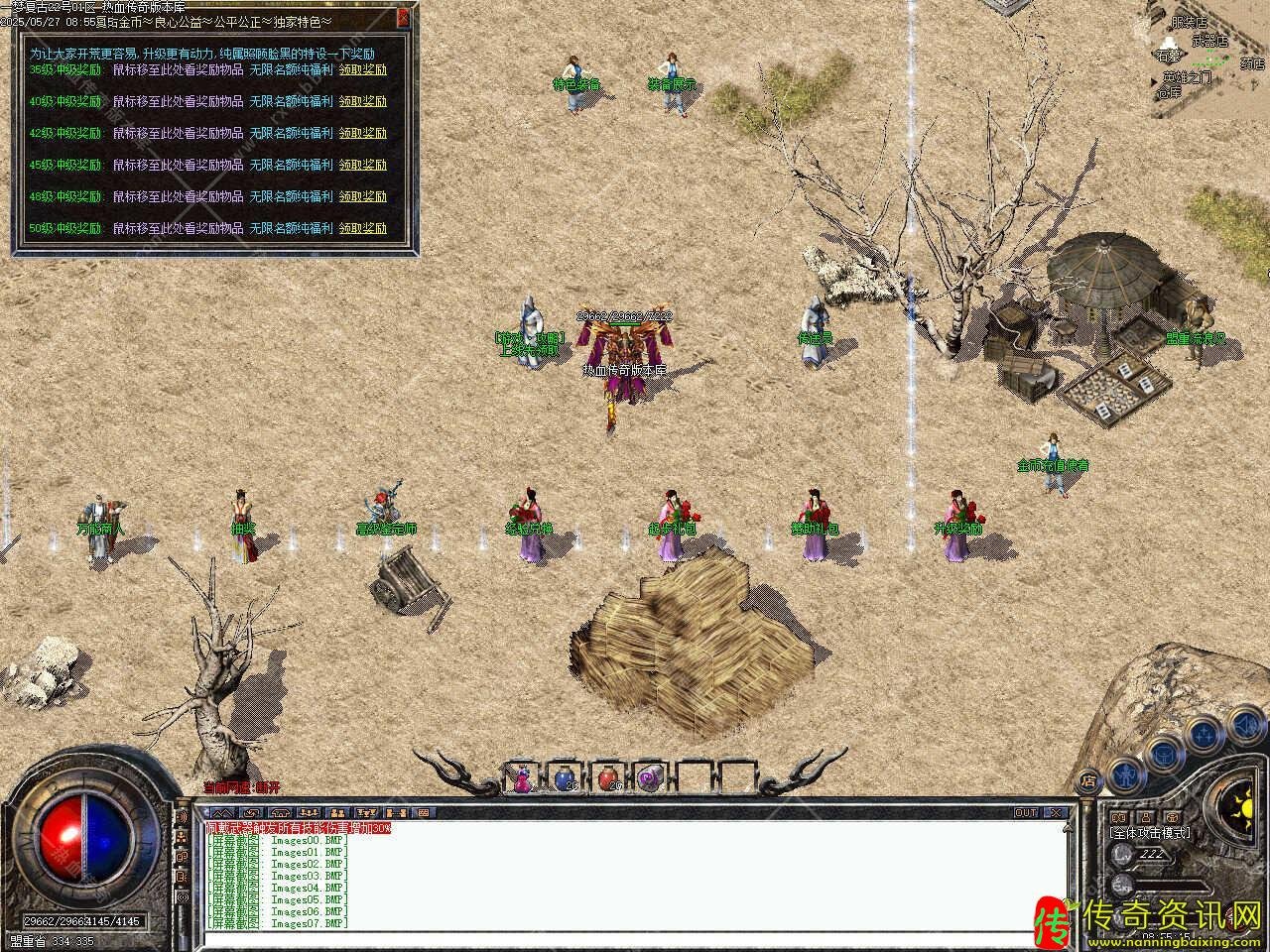Use the red health potion slot
1270x952 pixels.
pyautogui.click(x=607, y=778)
